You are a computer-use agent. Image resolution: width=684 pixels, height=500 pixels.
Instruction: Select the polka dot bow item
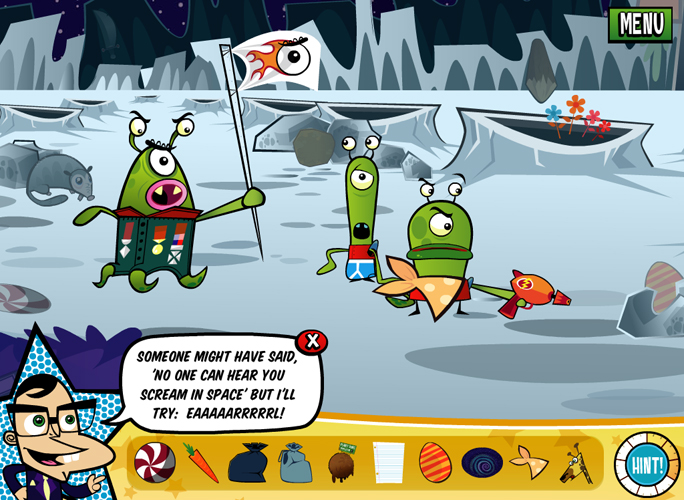[x=527, y=462]
